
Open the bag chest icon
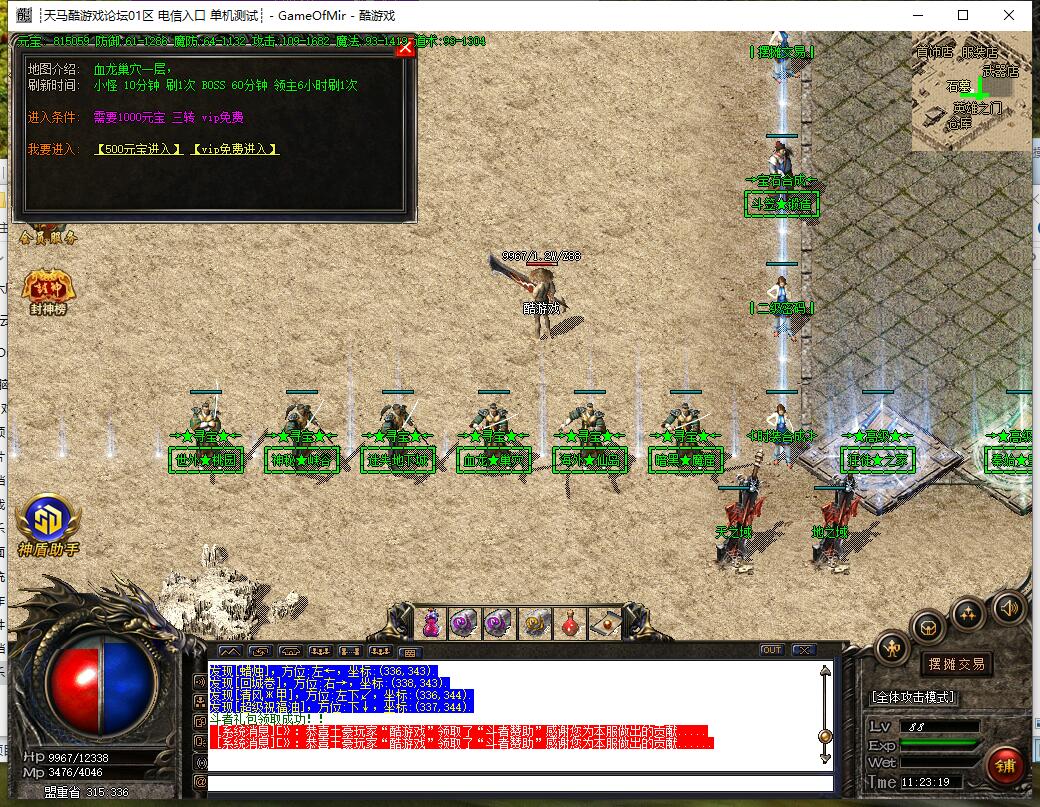click(x=928, y=627)
